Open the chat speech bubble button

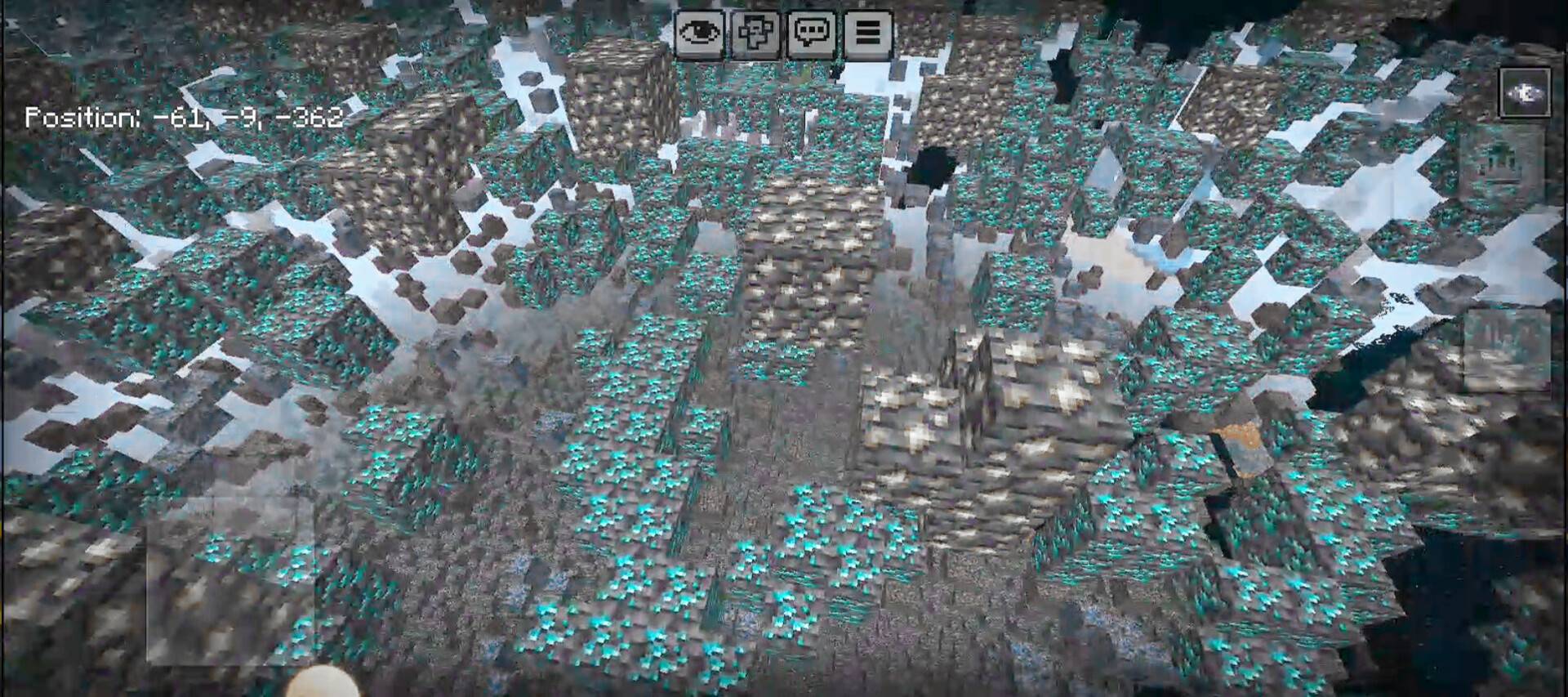[812, 34]
